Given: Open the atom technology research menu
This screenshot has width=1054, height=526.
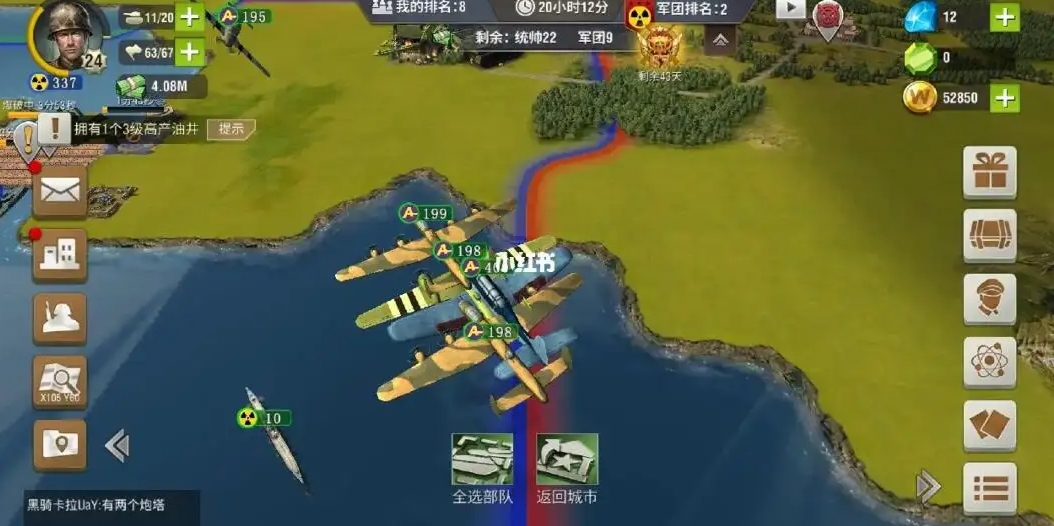Looking at the screenshot, I should 989,362.
